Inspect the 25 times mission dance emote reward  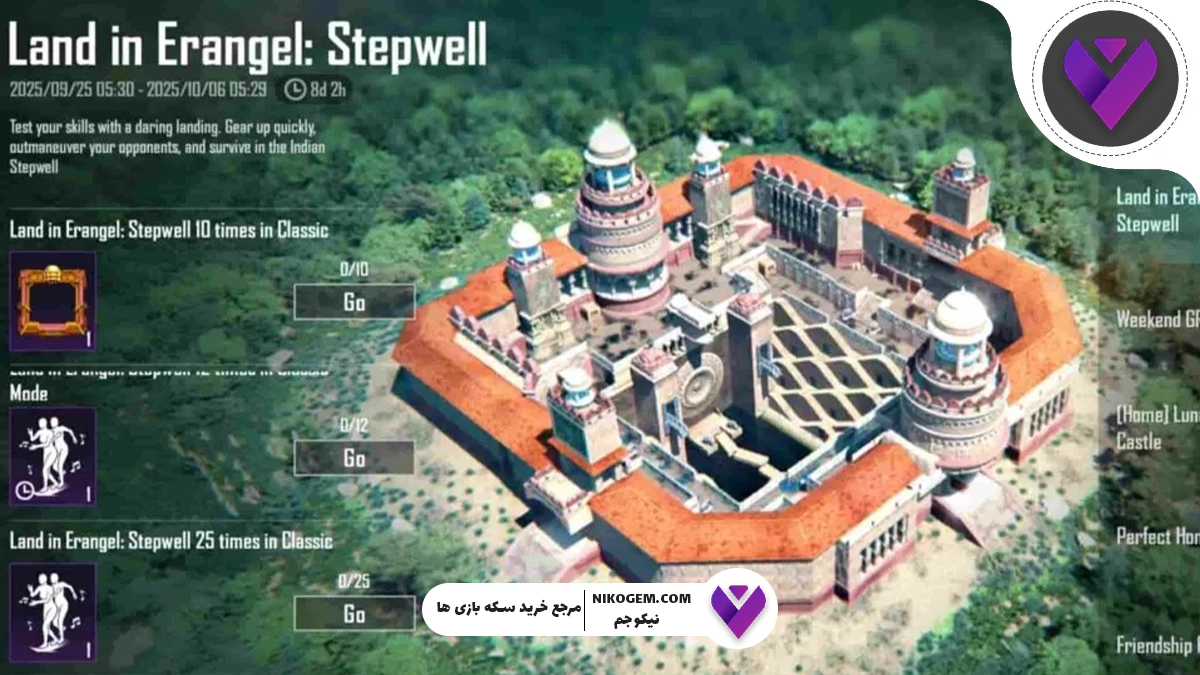coord(53,613)
